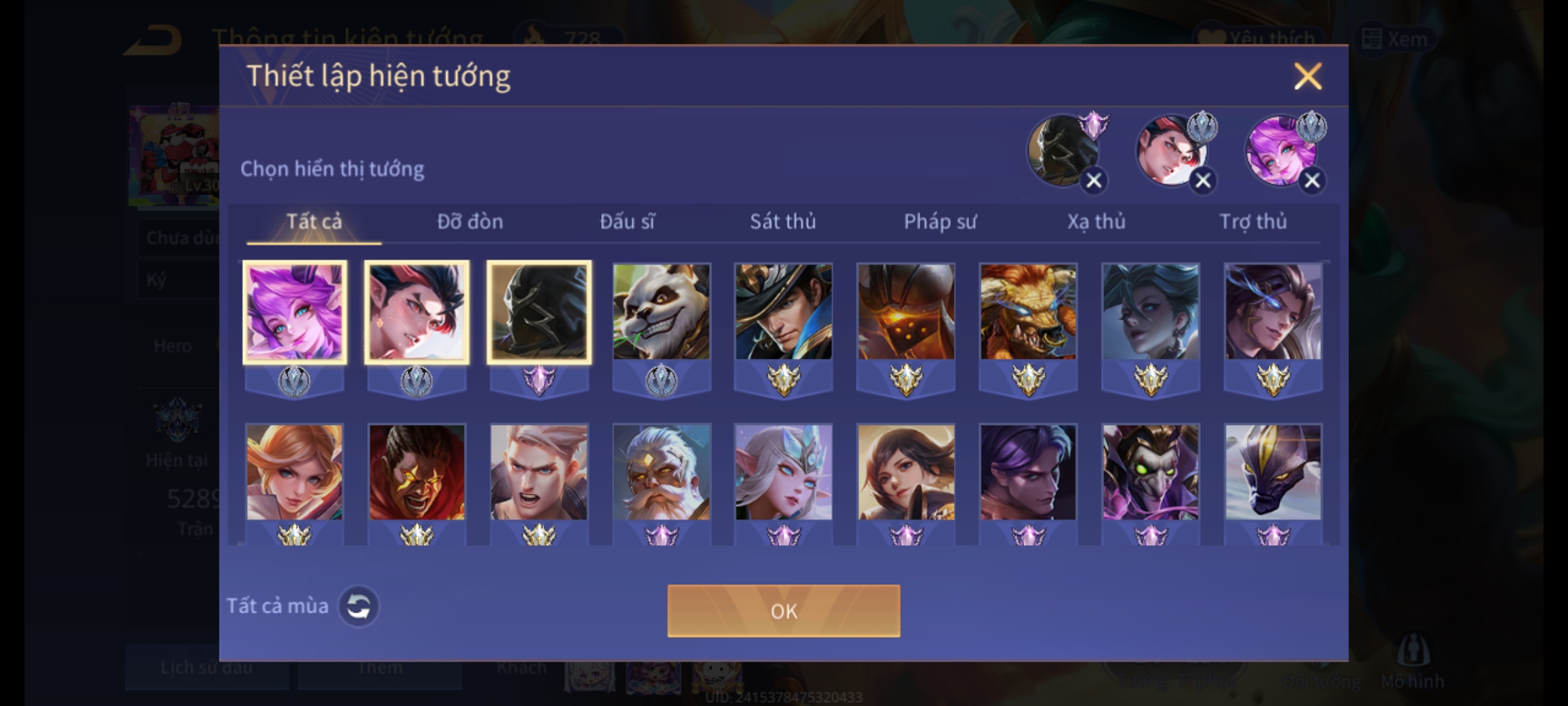Switch to the Tất cả tab
1568x706 pixels.
point(314,222)
